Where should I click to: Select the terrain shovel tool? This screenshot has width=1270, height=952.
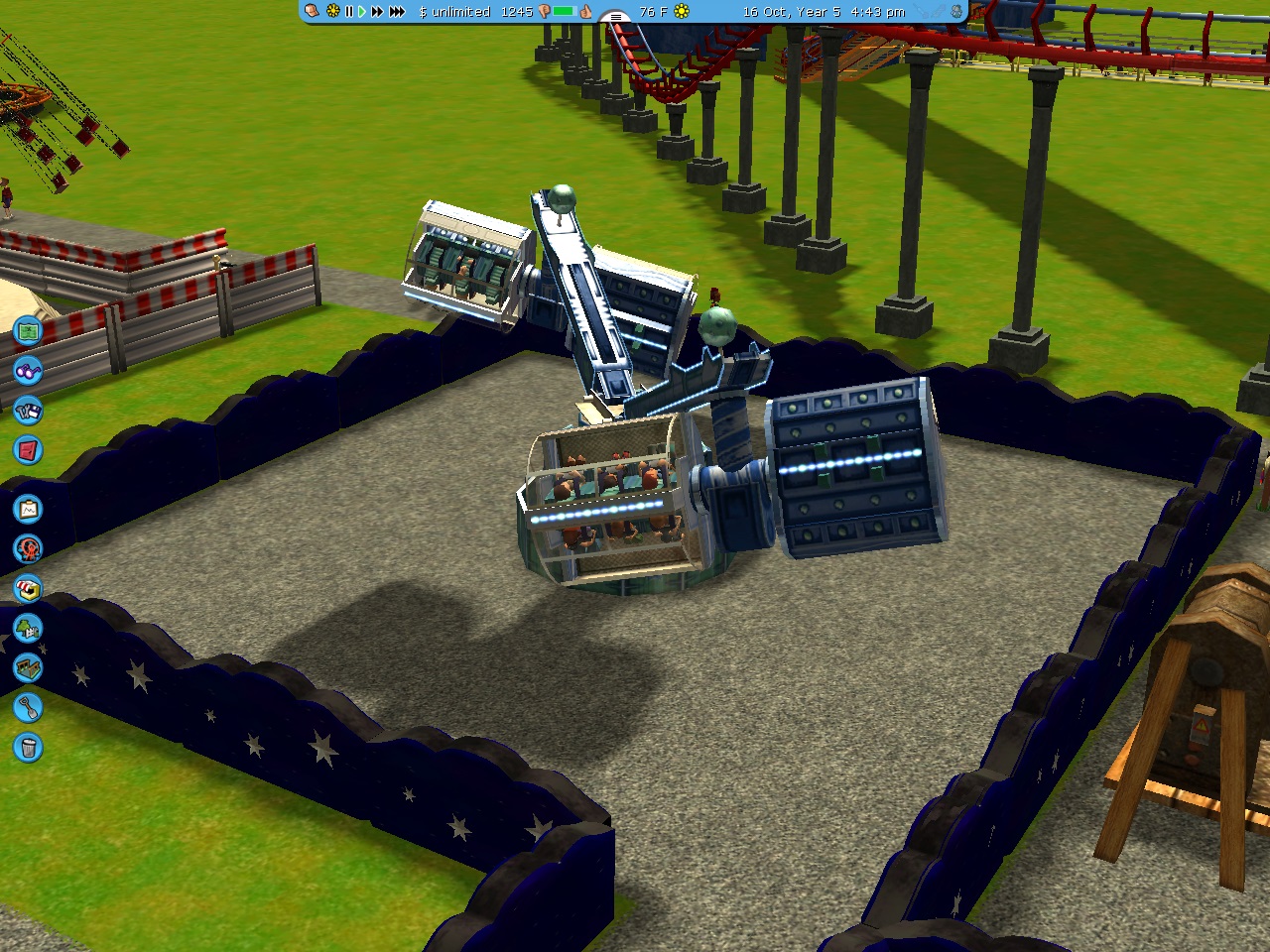click(28, 708)
